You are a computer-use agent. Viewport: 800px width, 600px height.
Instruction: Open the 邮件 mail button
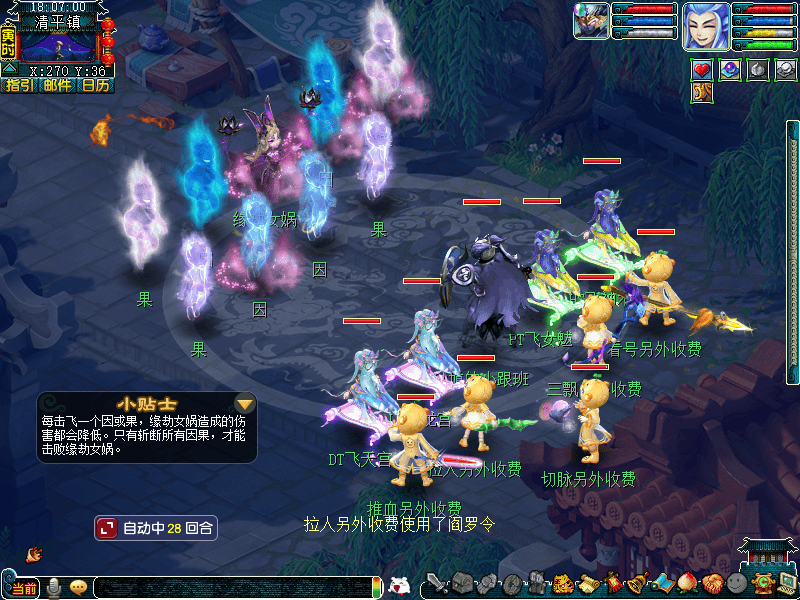click(57, 86)
